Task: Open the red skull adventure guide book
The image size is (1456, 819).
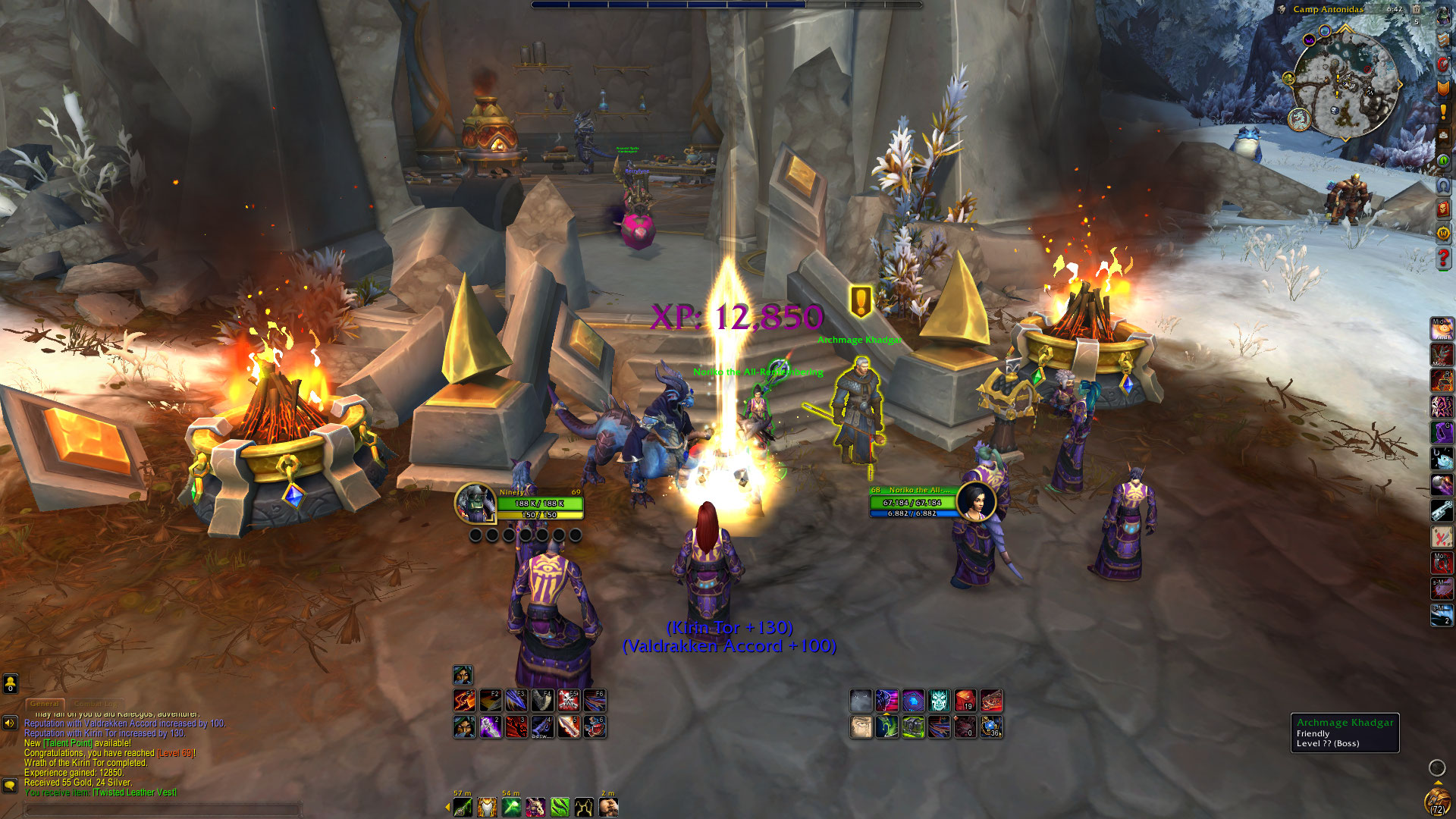Action: [1443, 209]
